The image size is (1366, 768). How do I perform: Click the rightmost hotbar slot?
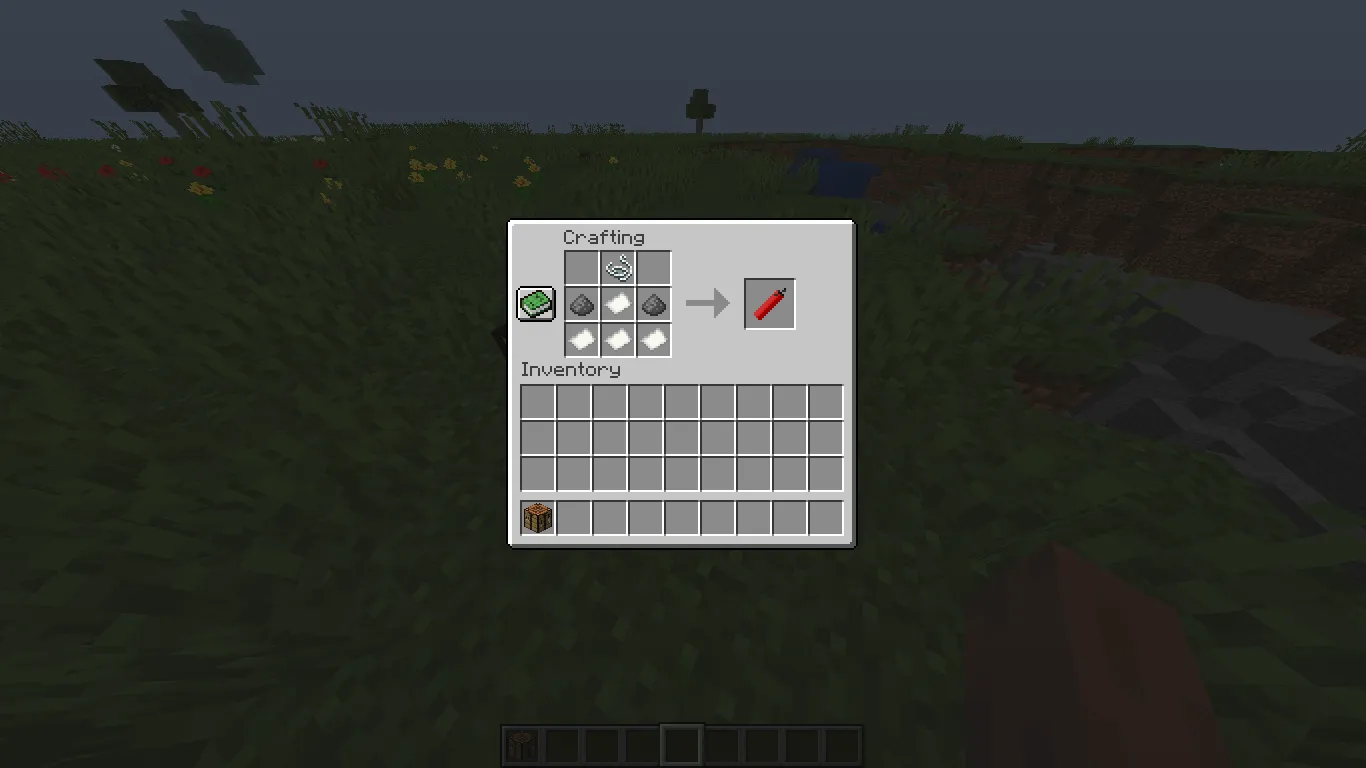841,744
